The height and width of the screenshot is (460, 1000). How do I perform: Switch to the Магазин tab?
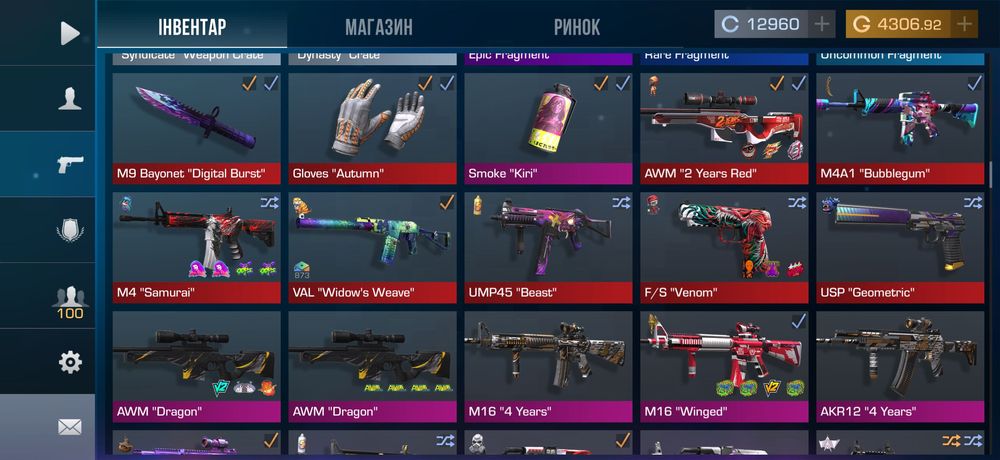pos(378,27)
